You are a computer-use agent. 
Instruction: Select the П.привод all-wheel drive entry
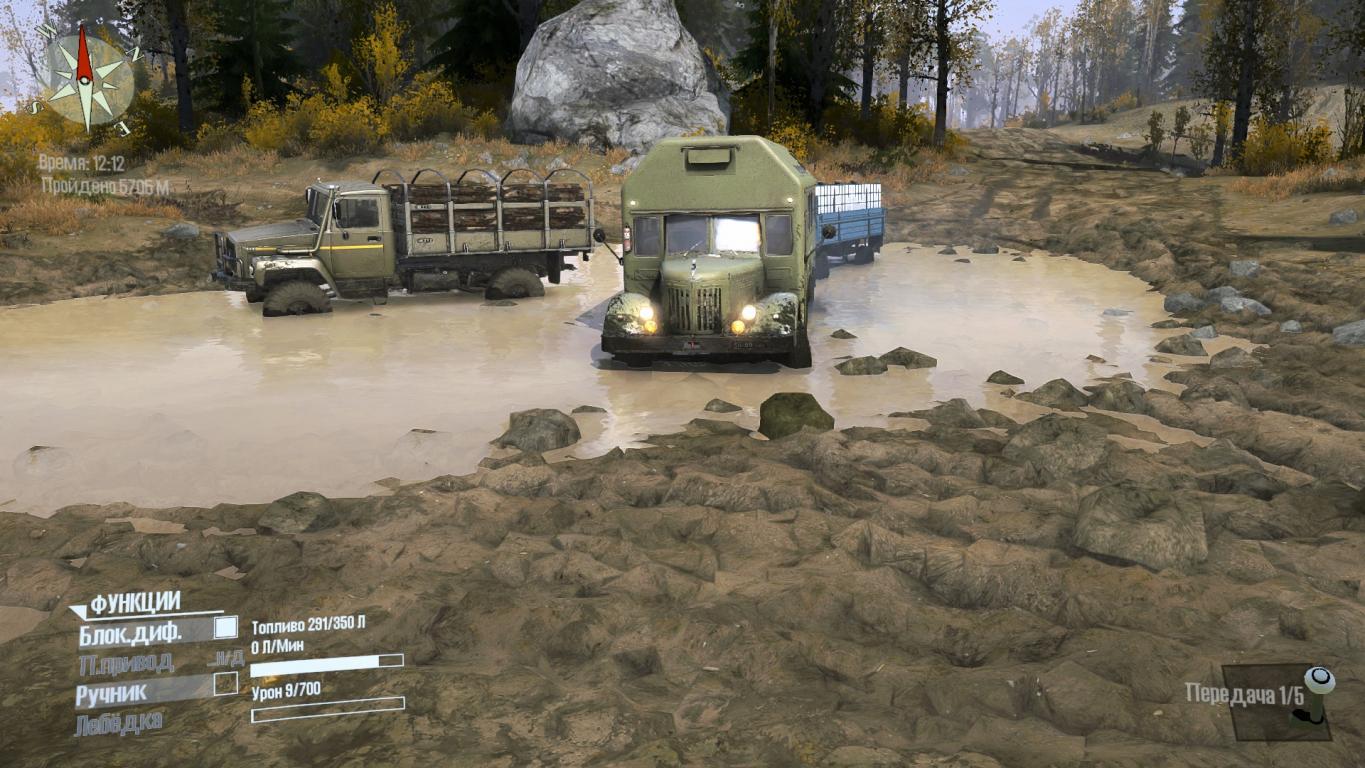click(x=126, y=662)
